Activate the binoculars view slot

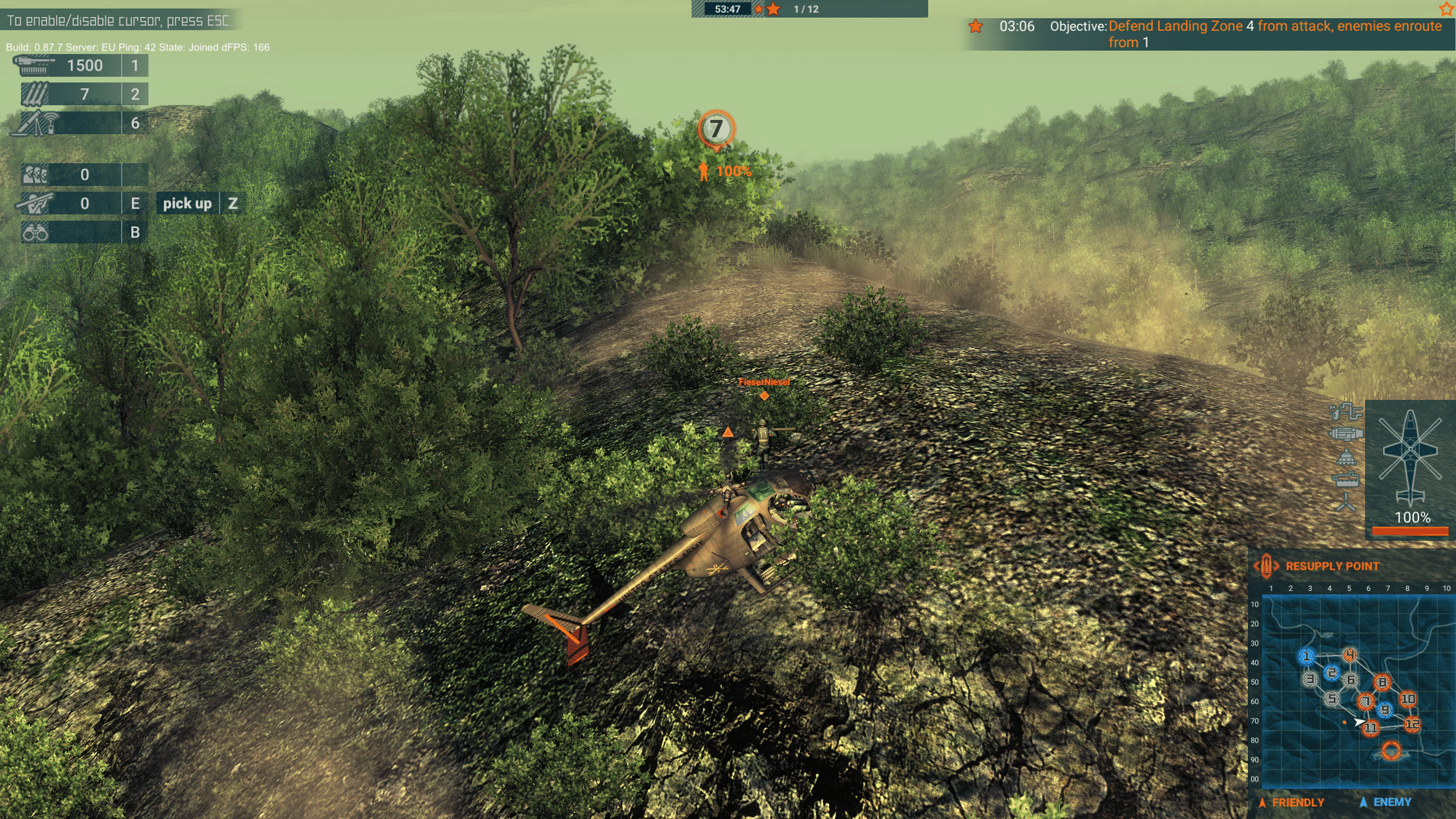80,232
